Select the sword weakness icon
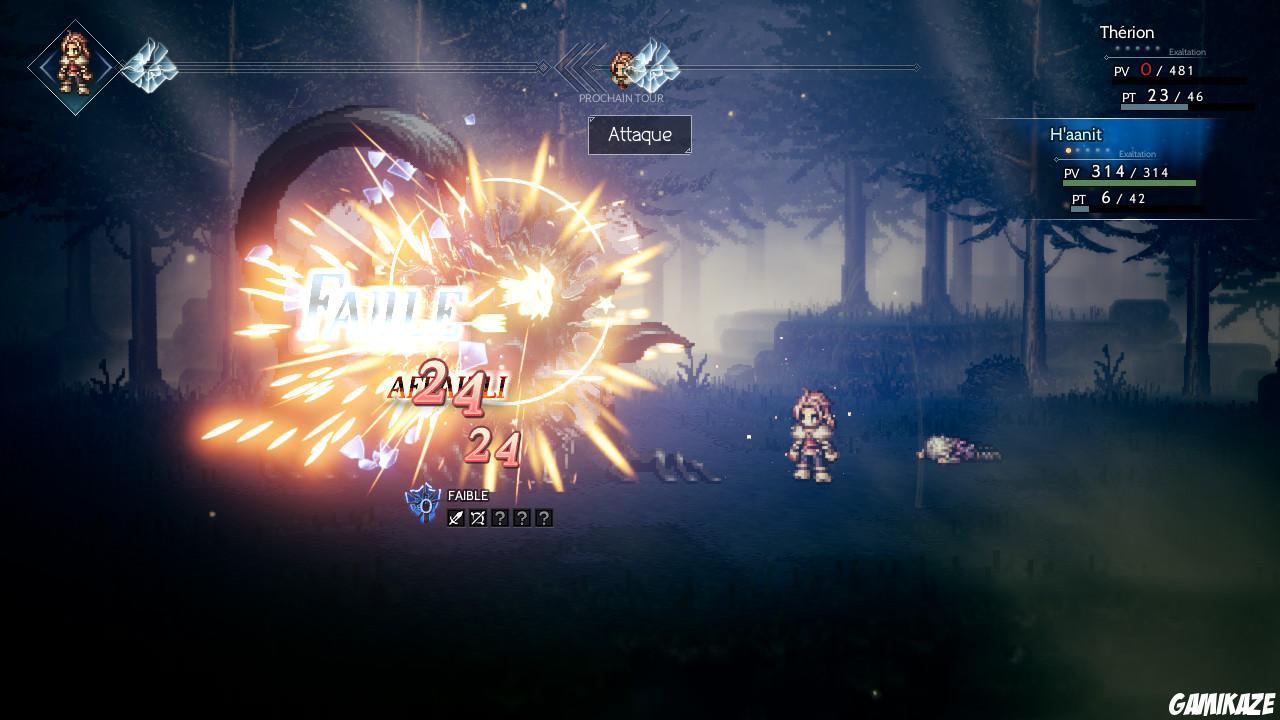Screen dimensions: 1280x720 click(456, 518)
